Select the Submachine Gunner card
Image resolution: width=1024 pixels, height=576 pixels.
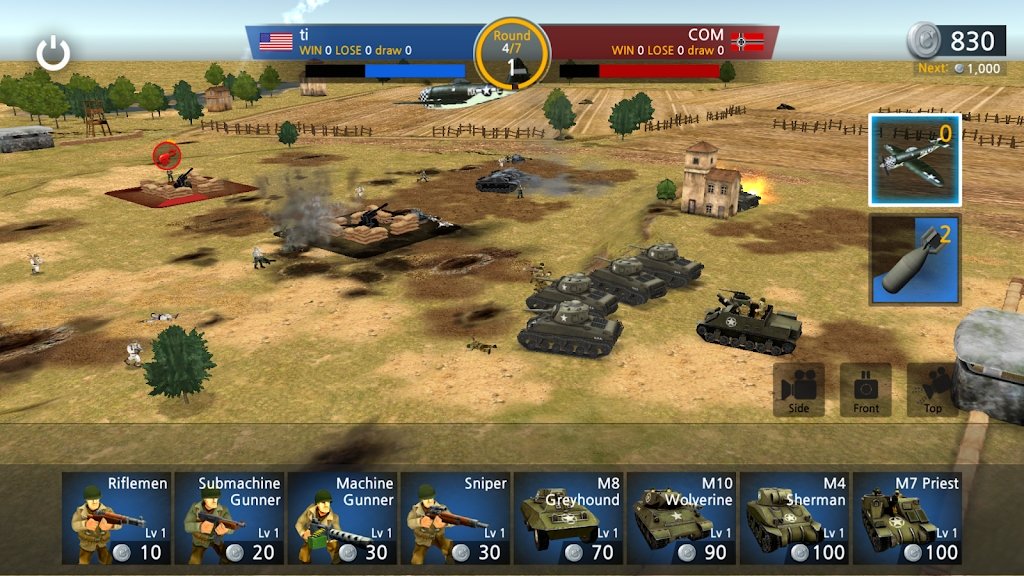[x=229, y=519]
